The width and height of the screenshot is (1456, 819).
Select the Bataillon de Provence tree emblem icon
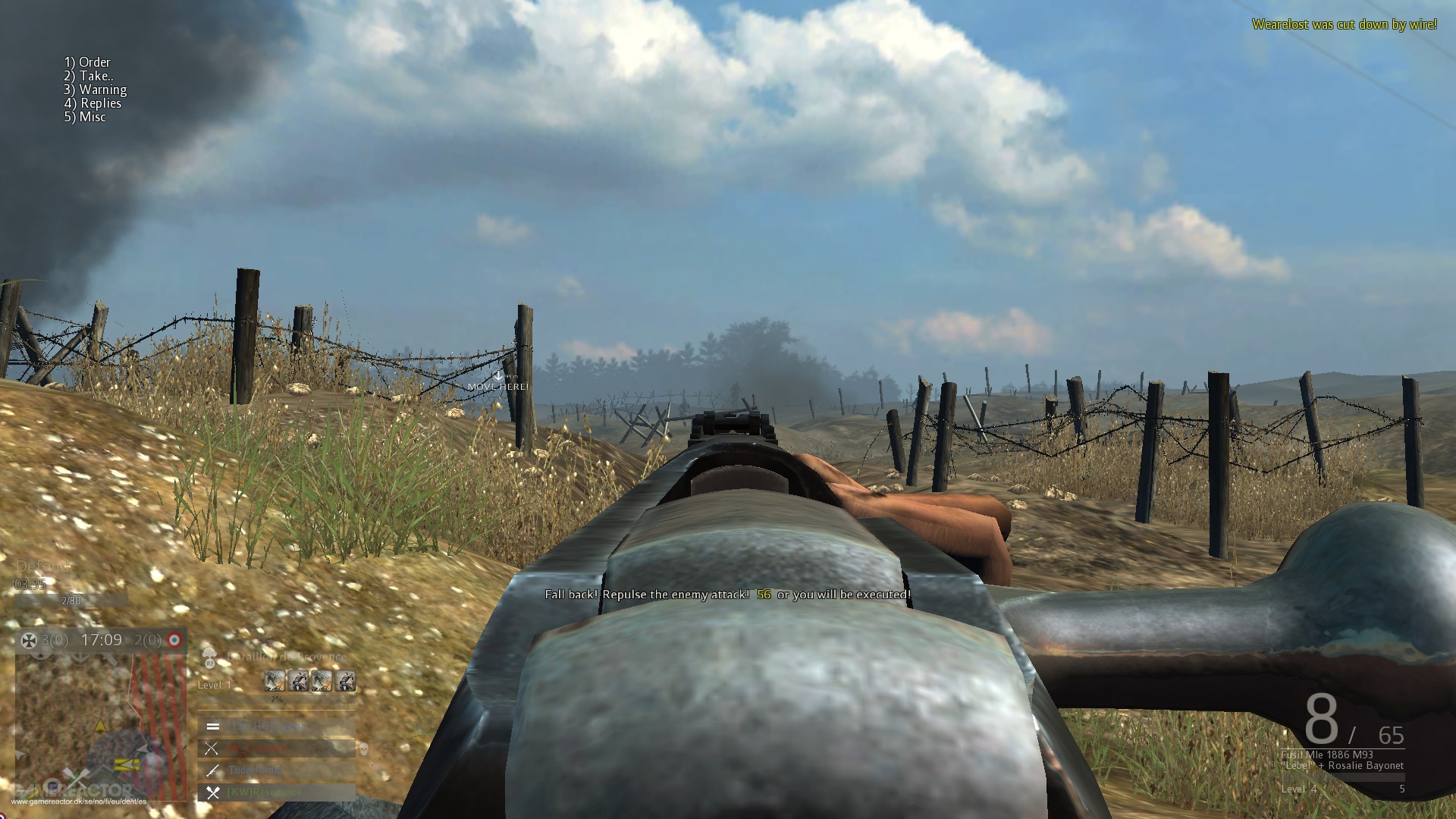(x=209, y=656)
